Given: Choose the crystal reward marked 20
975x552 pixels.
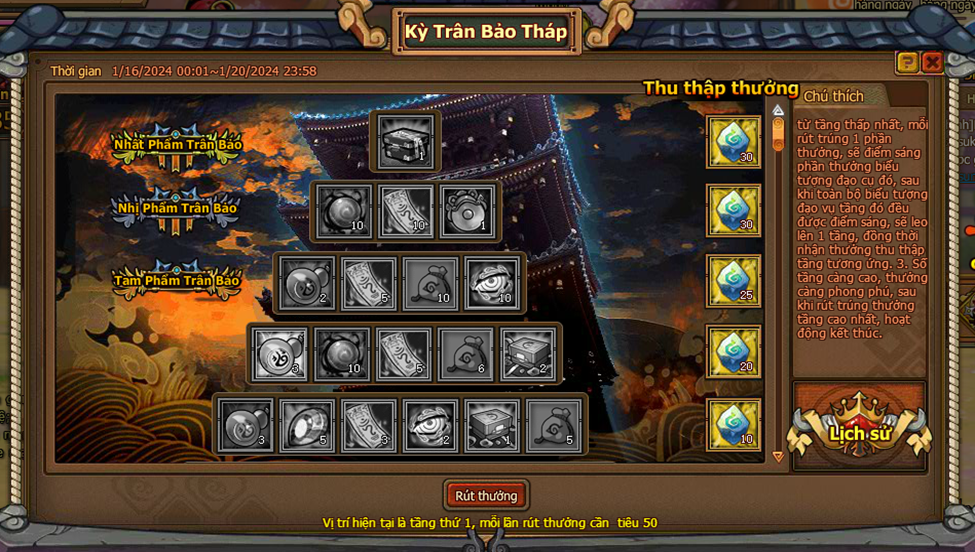Looking at the screenshot, I should [734, 352].
